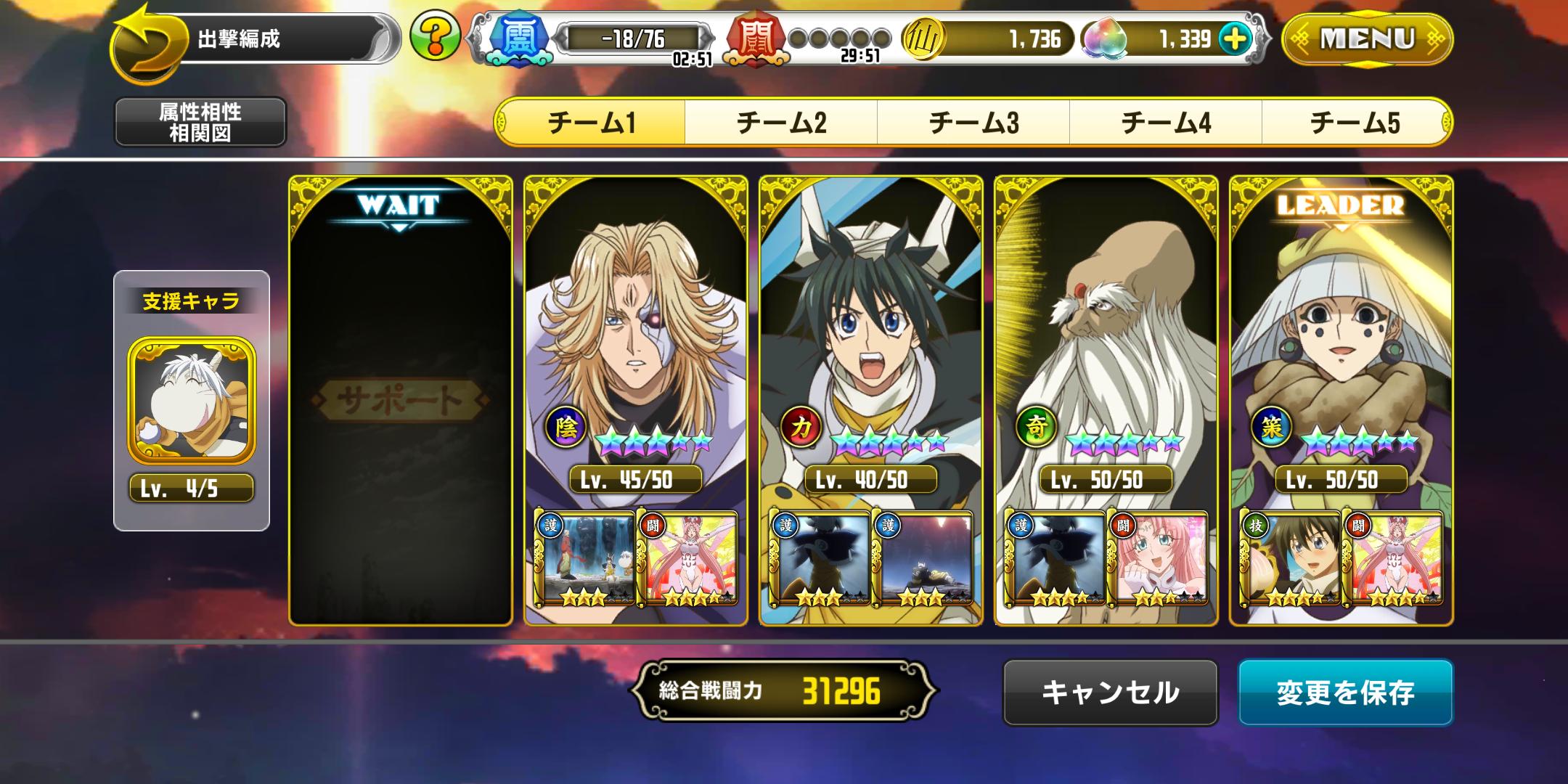
Task: Pick the black-haired 力 character card
Action: click(870, 327)
